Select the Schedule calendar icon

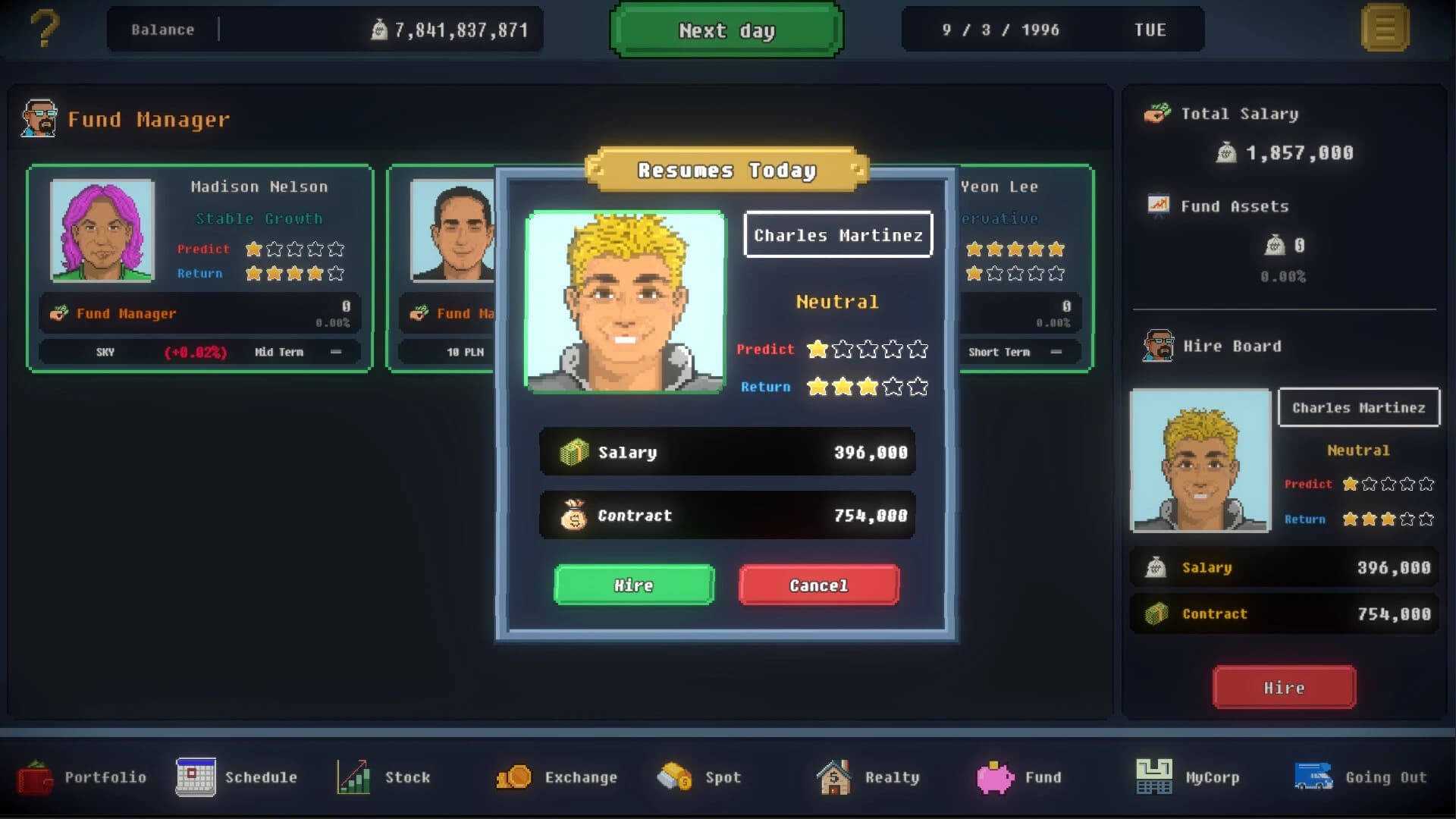click(196, 777)
